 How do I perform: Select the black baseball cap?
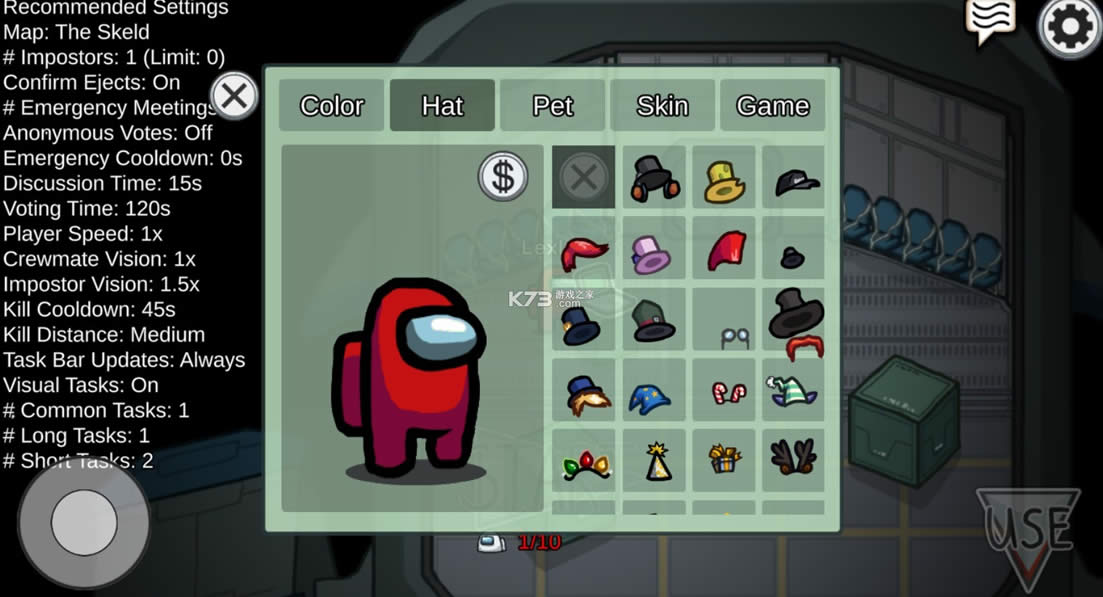(x=796, y=181)
